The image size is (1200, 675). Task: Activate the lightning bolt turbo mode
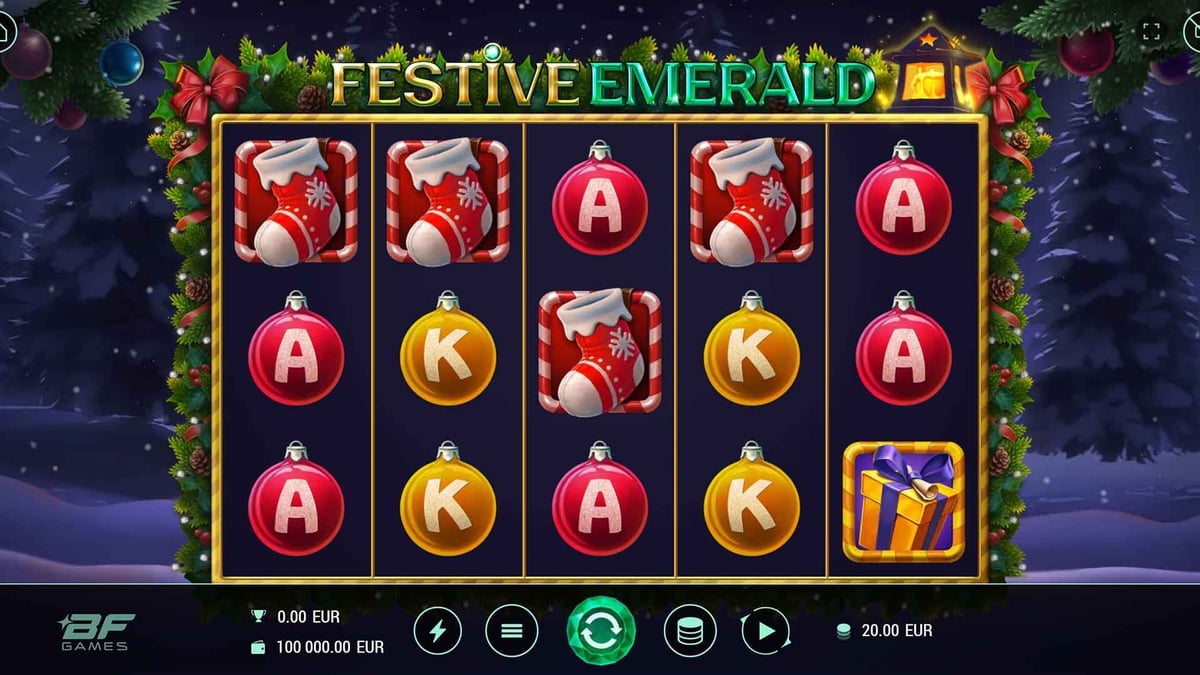(x=439, y=631)
